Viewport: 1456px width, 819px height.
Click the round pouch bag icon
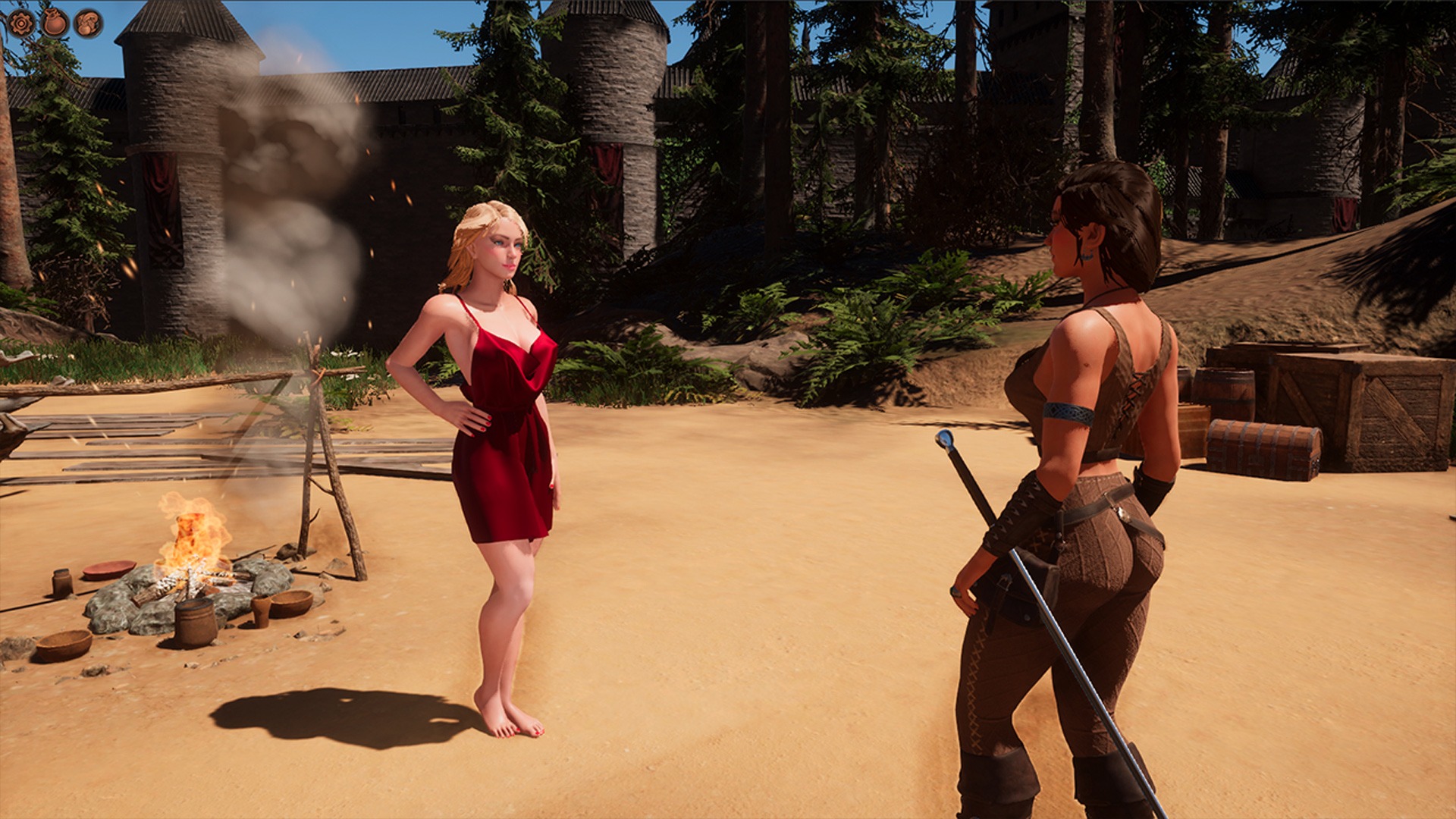[x=55, y=23]
